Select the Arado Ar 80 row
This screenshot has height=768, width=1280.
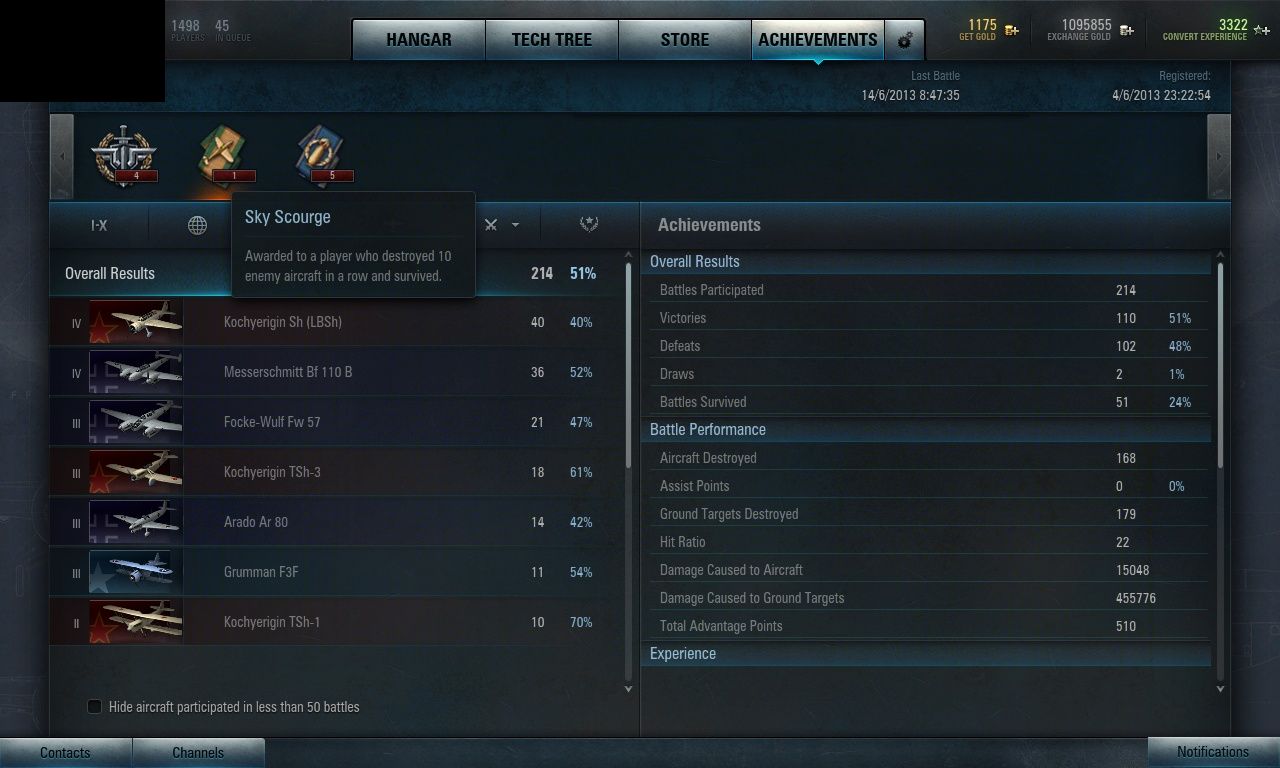338,522
